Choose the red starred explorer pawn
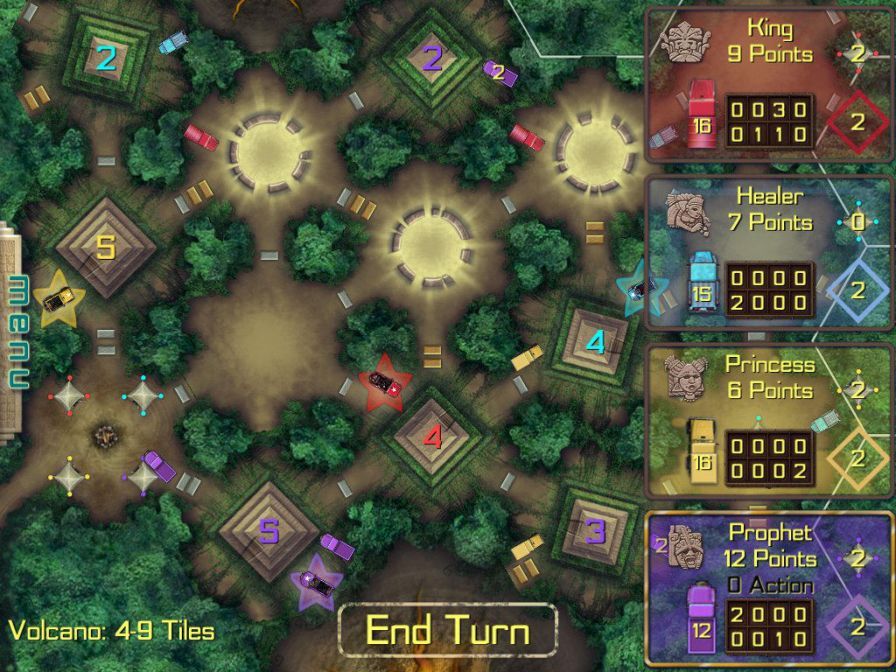 [x=385, y=381]
